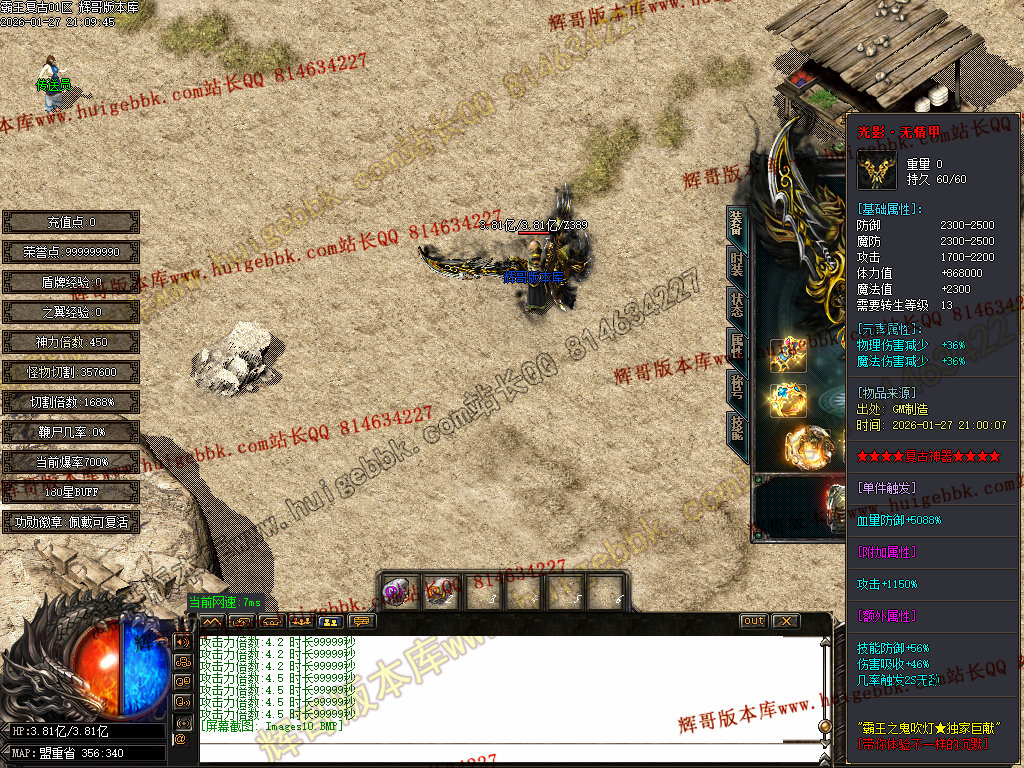
Task: Switch to the 称号 title tab
Action: point(737,386)
